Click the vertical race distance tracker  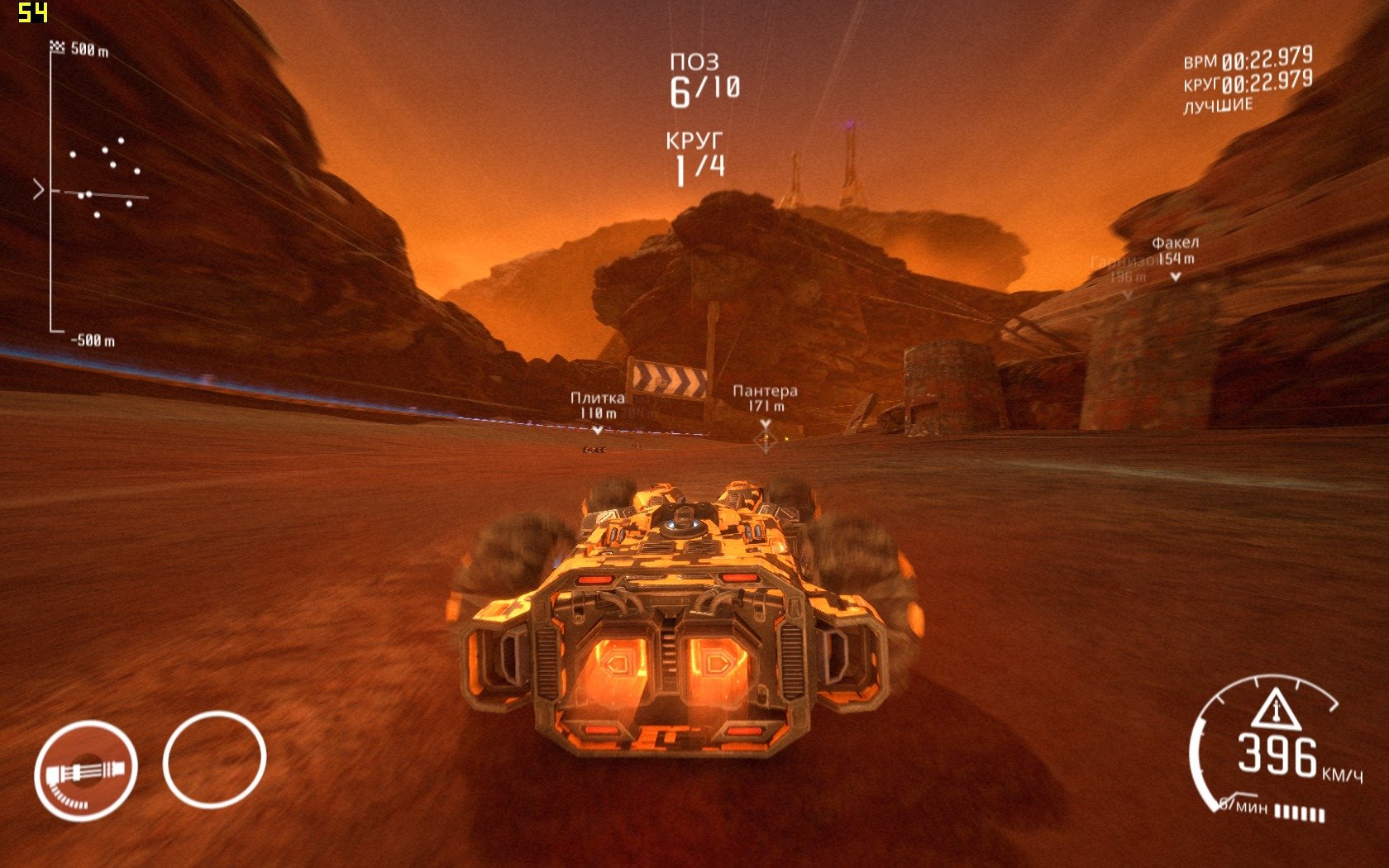[x=52, y=190]
